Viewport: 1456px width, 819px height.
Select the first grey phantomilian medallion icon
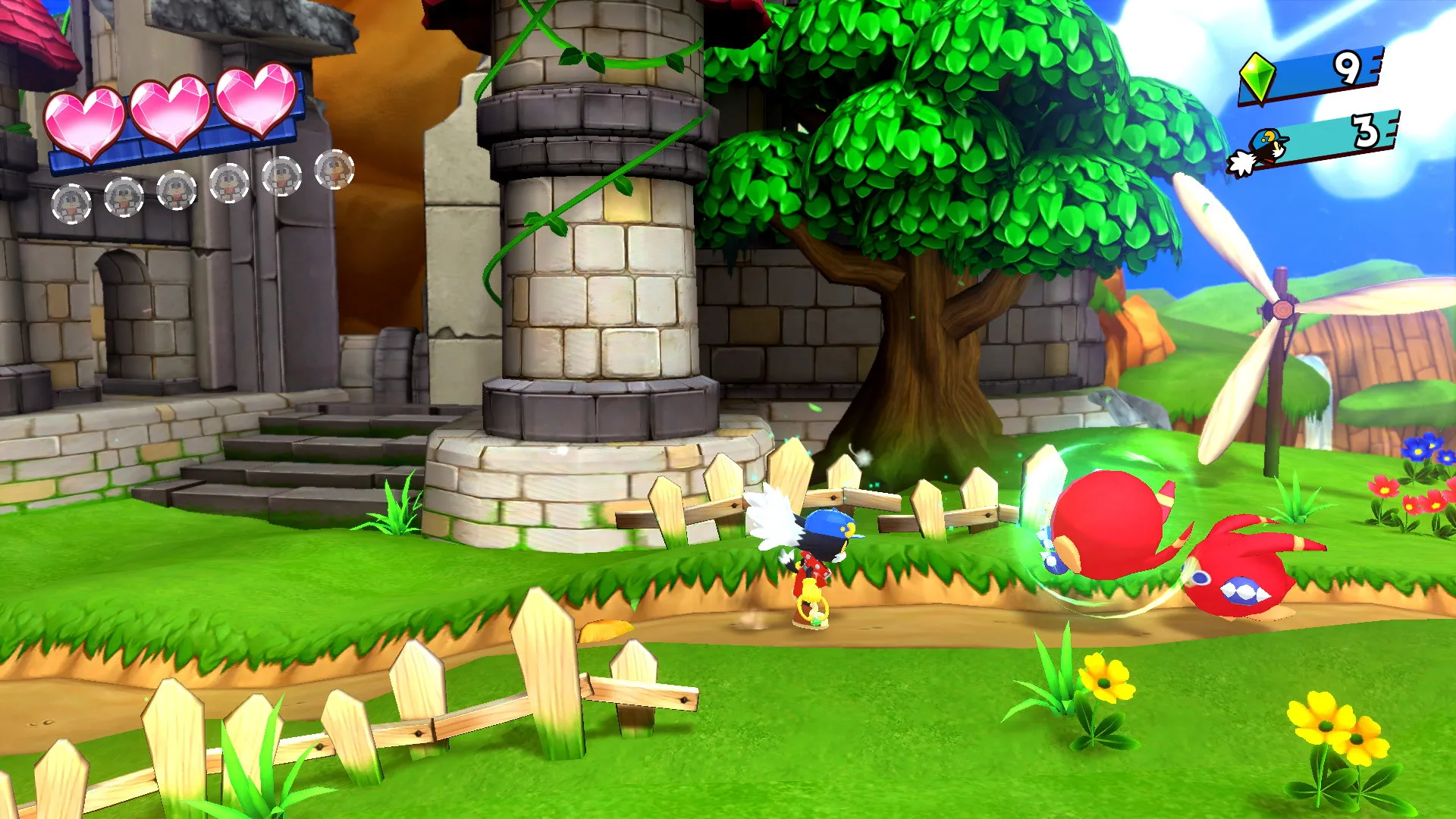(x=71, y=203)
